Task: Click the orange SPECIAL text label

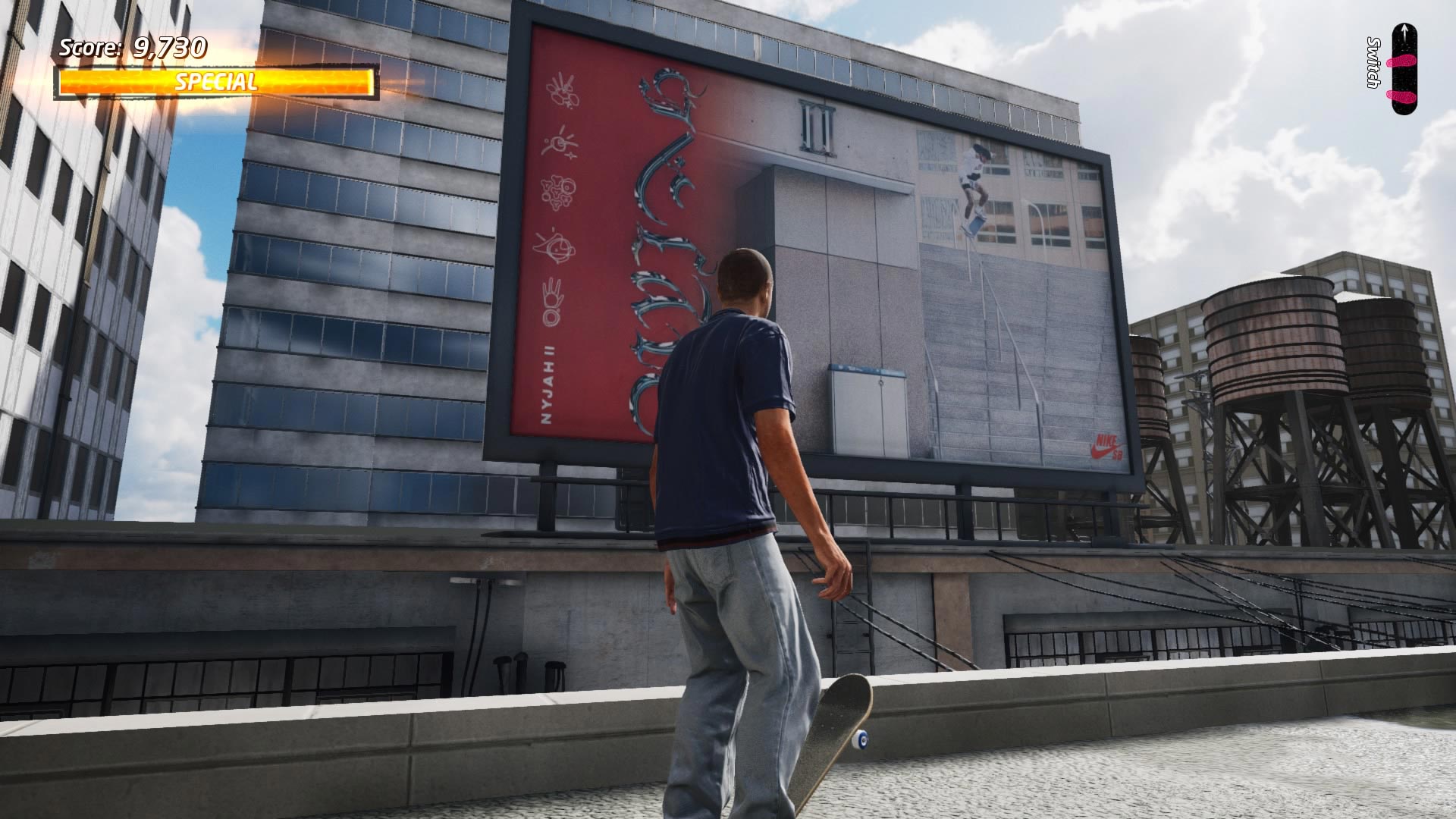Action: tap(215, 80)
